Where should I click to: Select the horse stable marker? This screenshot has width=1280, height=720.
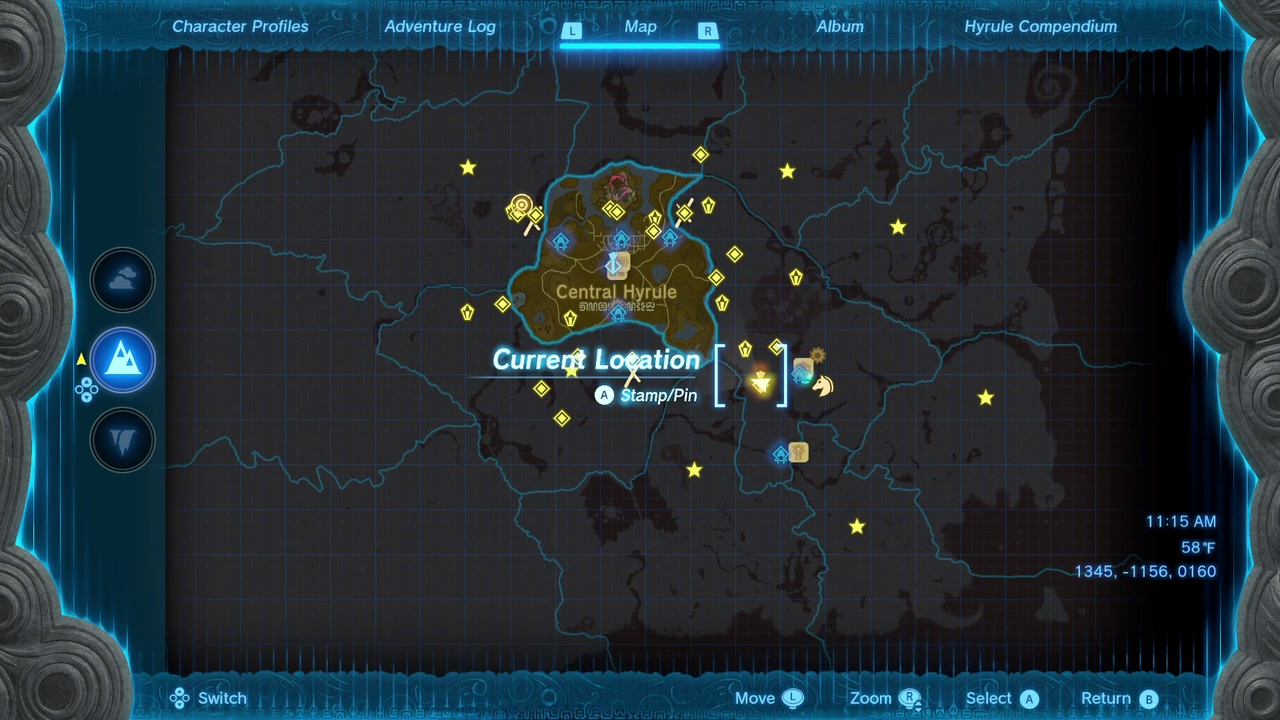[823, 385]
